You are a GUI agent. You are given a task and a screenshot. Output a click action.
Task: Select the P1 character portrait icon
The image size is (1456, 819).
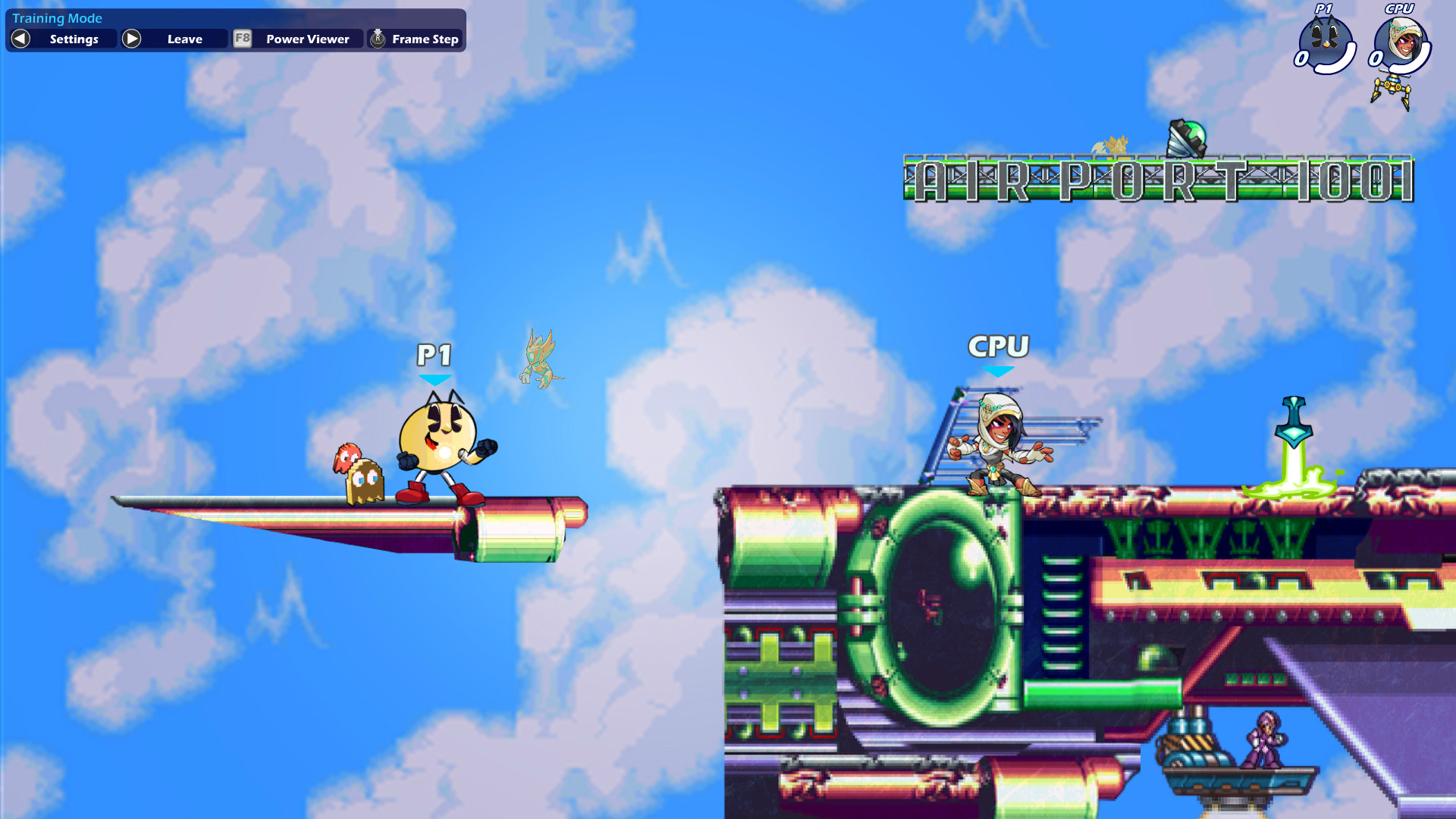(1326, 42)
